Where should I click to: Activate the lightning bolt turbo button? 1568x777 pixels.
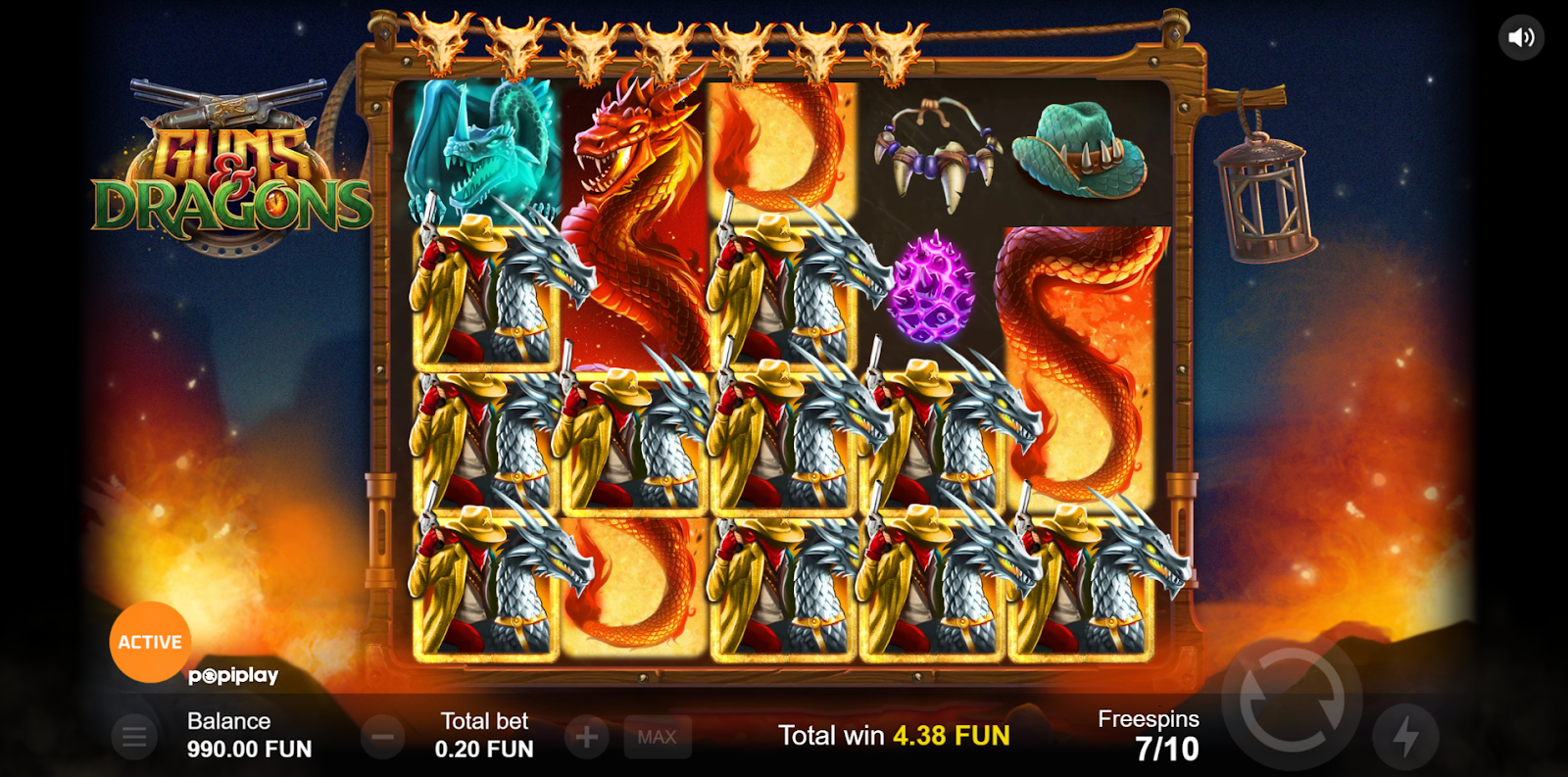coord(1405,737)
